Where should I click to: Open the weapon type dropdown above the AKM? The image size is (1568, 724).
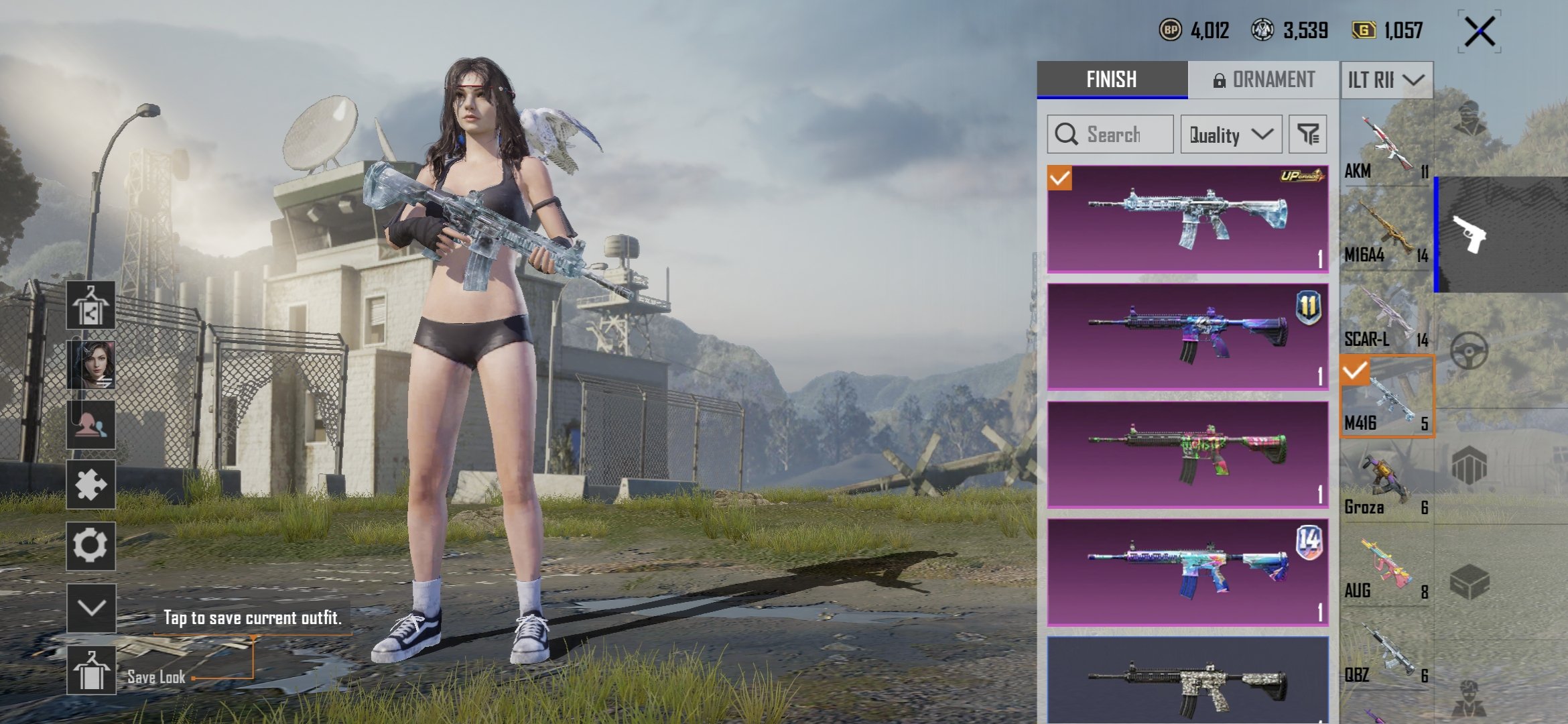[x=1386, y=80]
